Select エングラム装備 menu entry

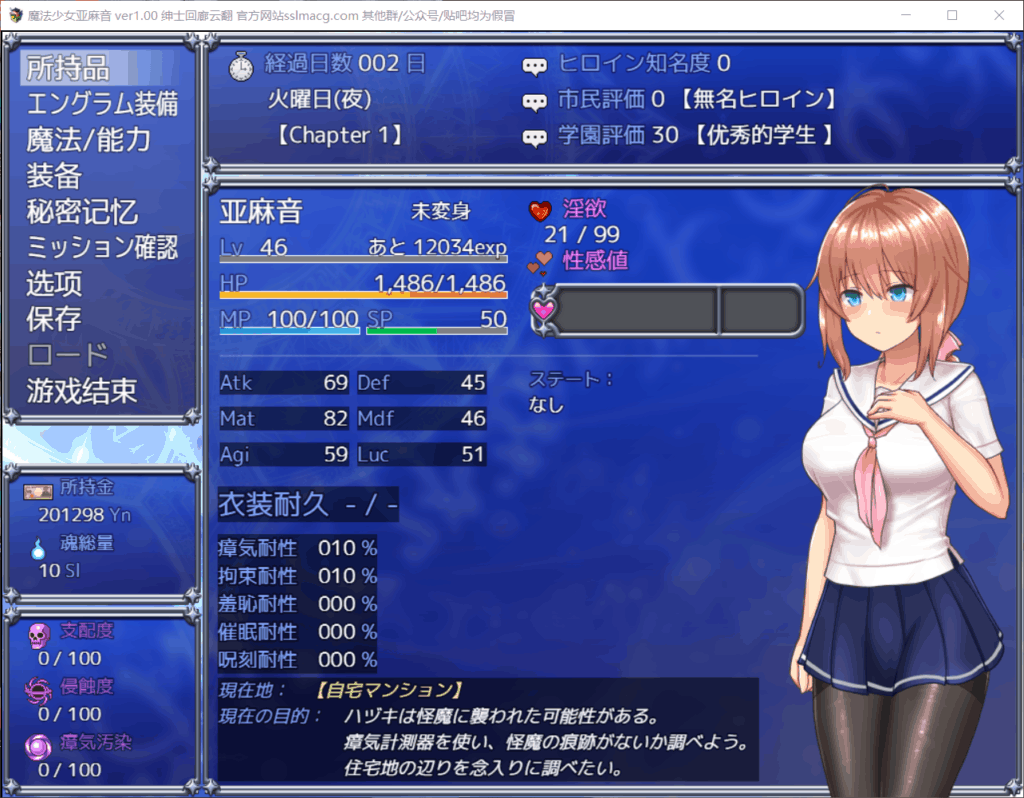tap(101, 104)
